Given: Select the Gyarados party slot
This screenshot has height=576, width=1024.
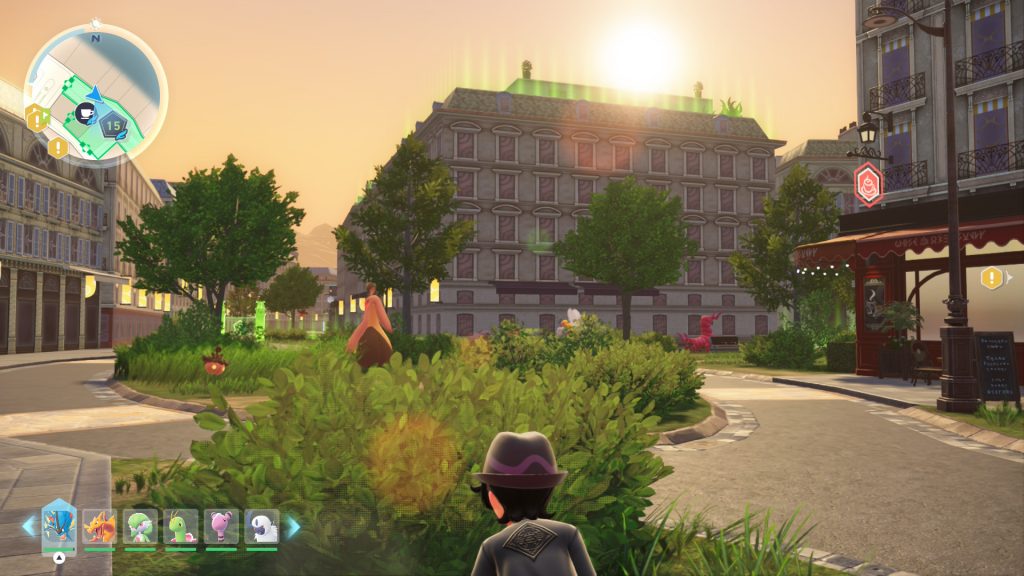Looking at the screenshot, I should coord(59,525).
